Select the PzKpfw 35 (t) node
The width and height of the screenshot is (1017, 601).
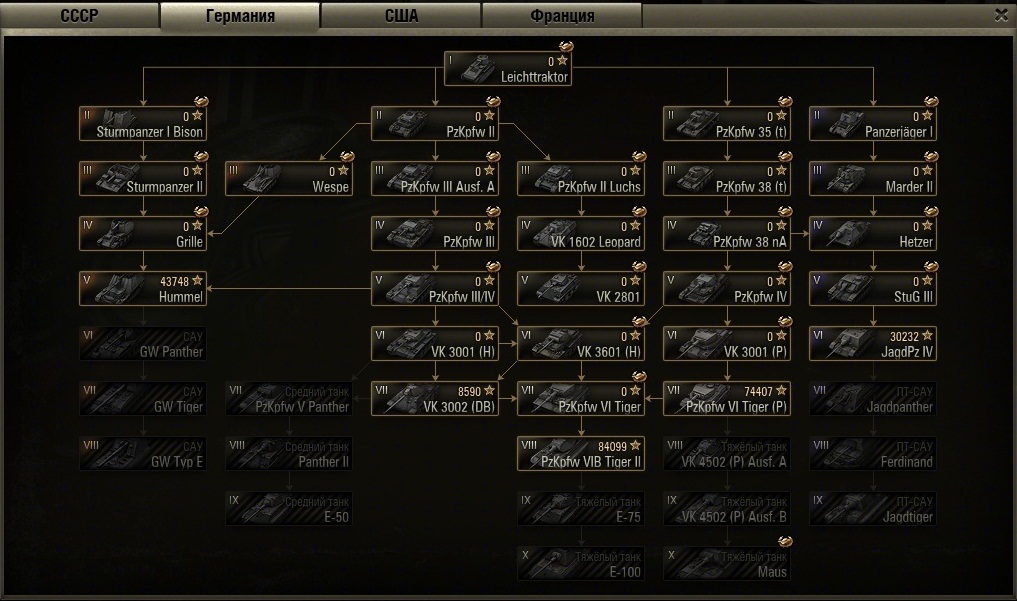[727, 124]
